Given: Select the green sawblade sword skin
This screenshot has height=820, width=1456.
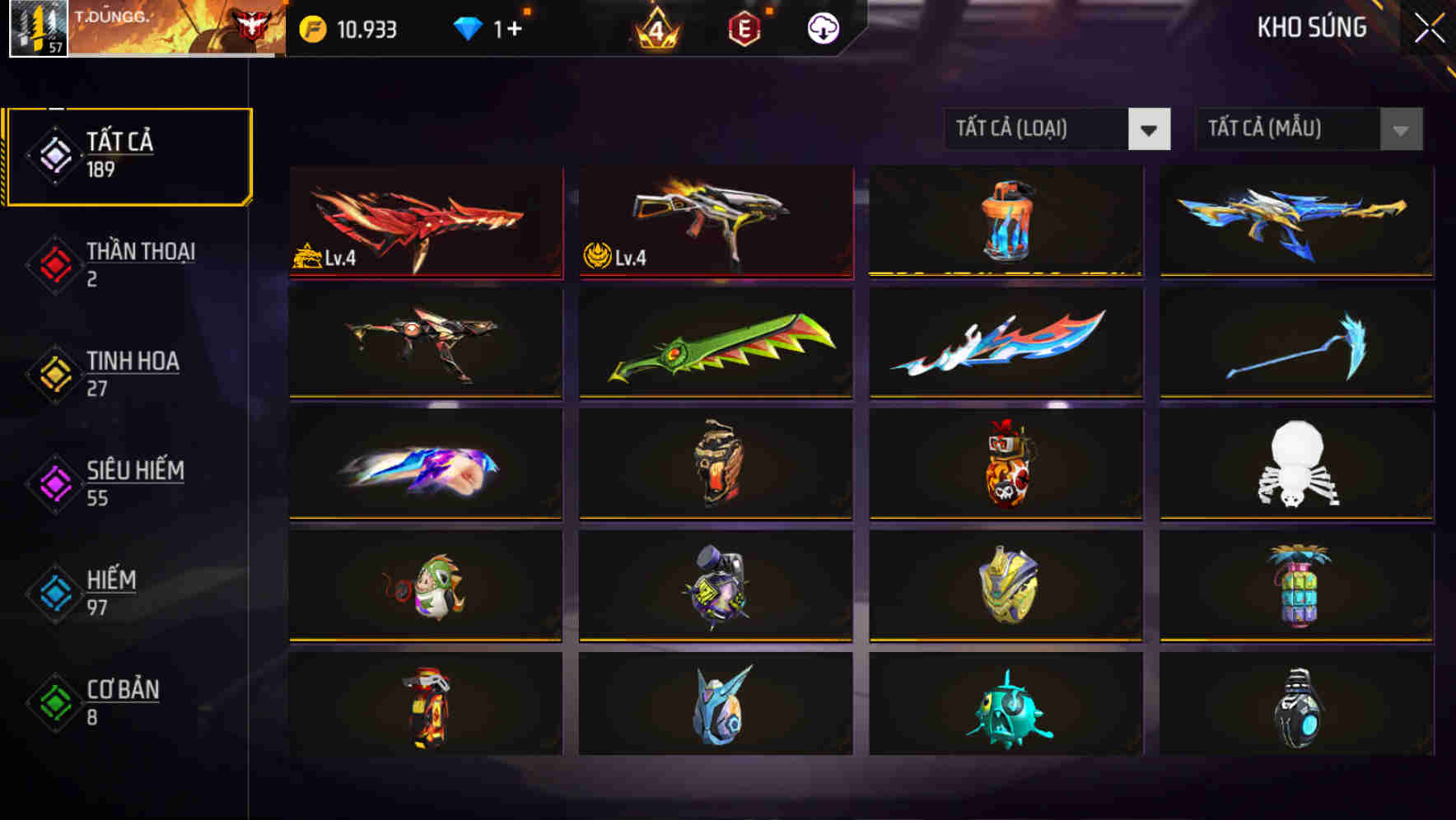Looking at the screenshot, I should click(715, 347).
